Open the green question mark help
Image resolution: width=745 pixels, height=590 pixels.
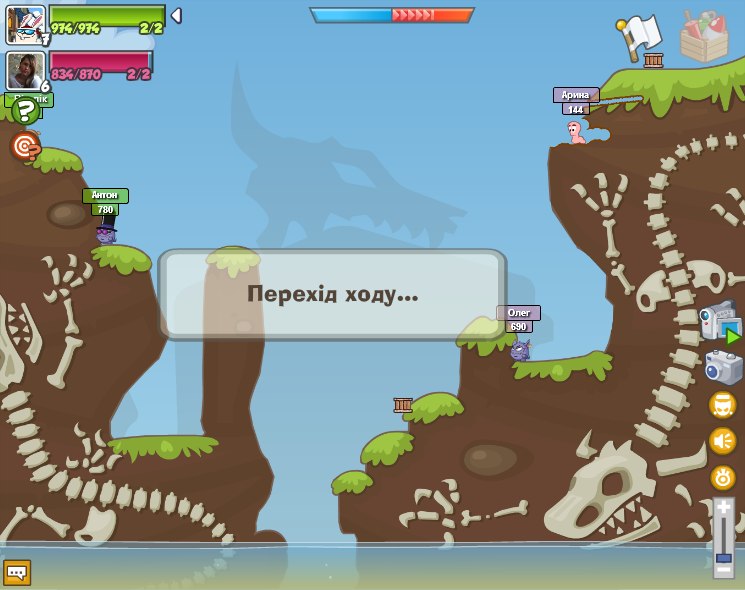[x=25, y=110]
